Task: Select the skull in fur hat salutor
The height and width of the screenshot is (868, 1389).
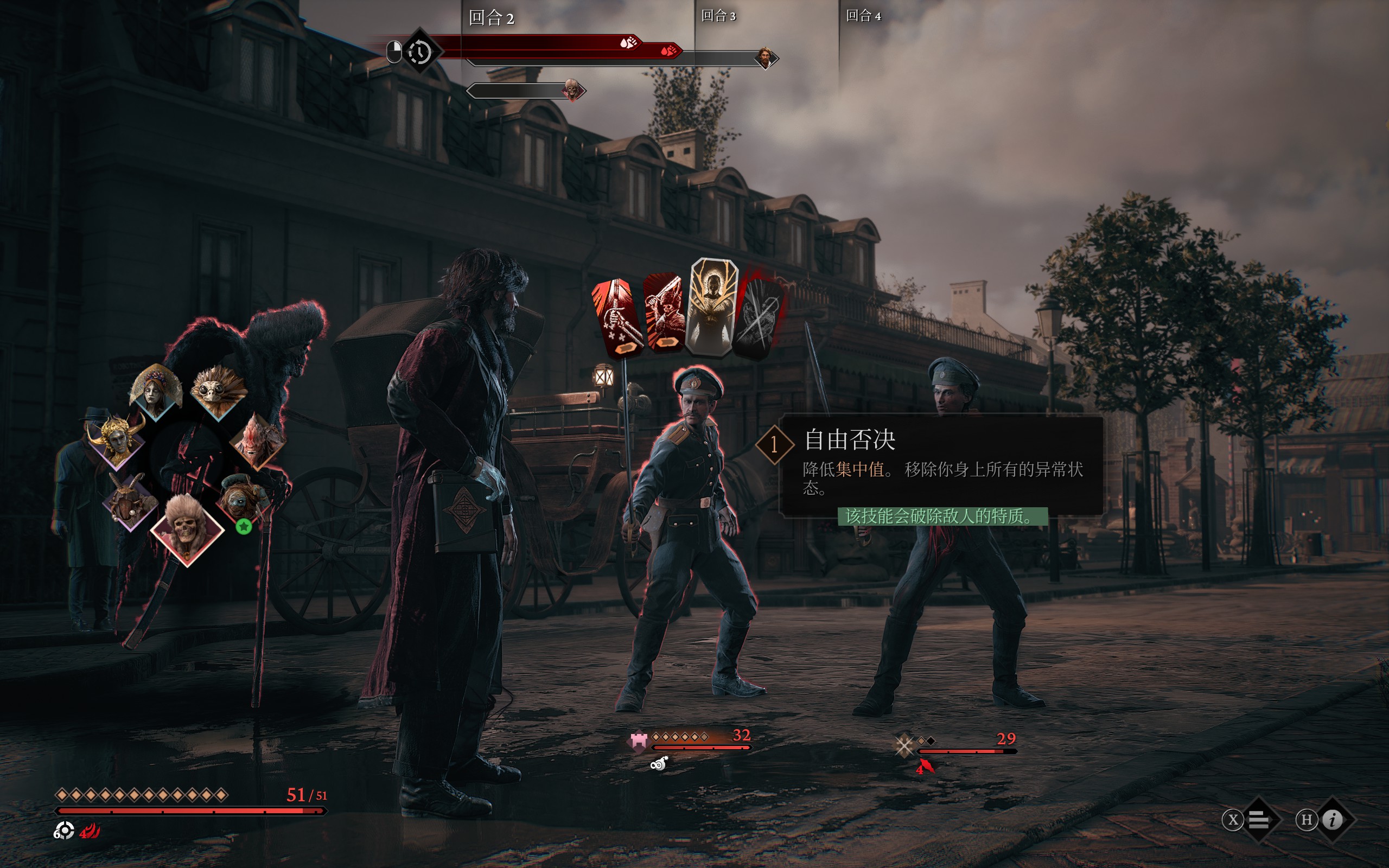Action: (x=187, y=527)
